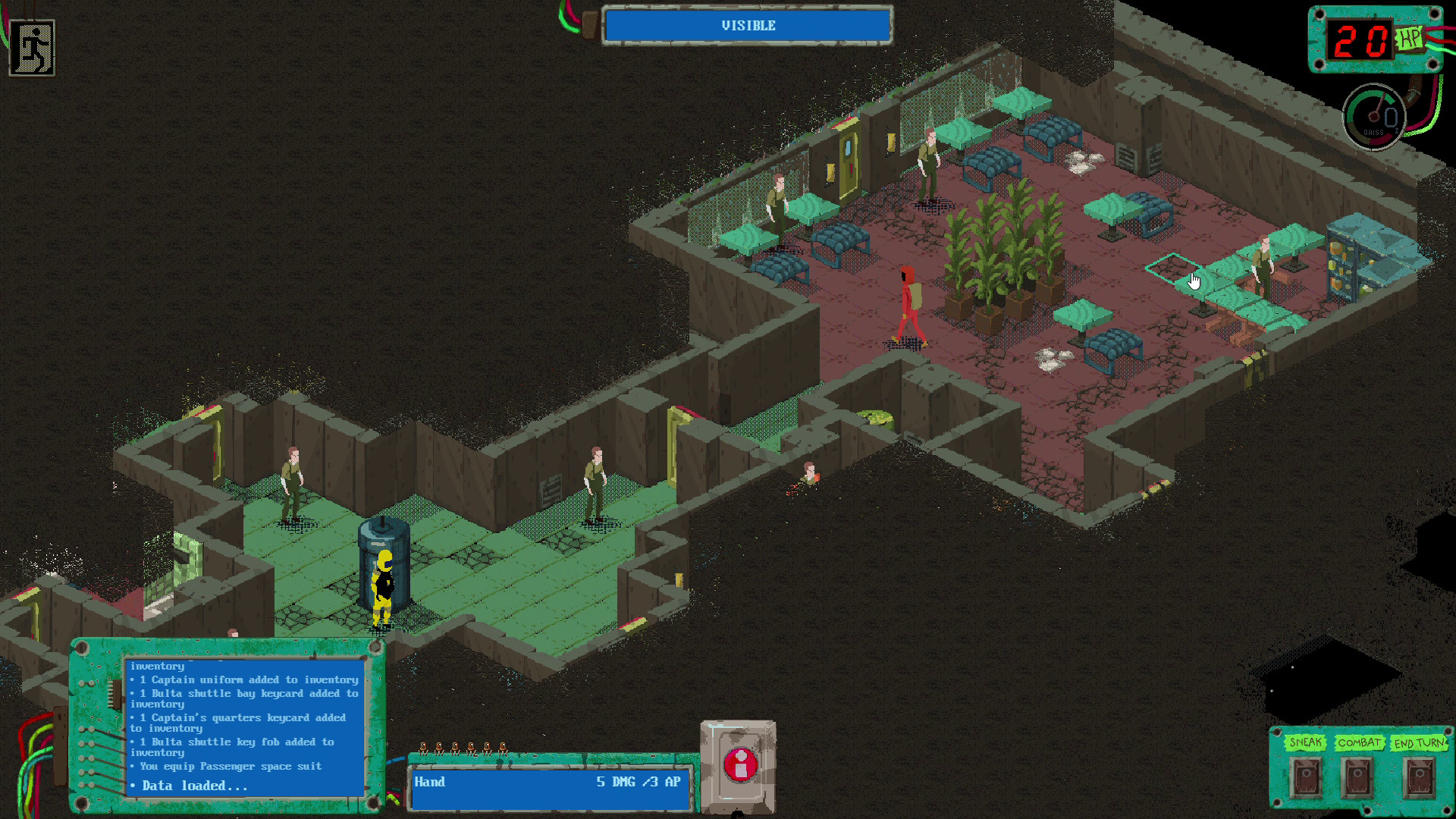Click the GRISS gauge dial below the HP meter
Screen dimensions: 1456x819
pyautogui.click(x=1374, y=115)
